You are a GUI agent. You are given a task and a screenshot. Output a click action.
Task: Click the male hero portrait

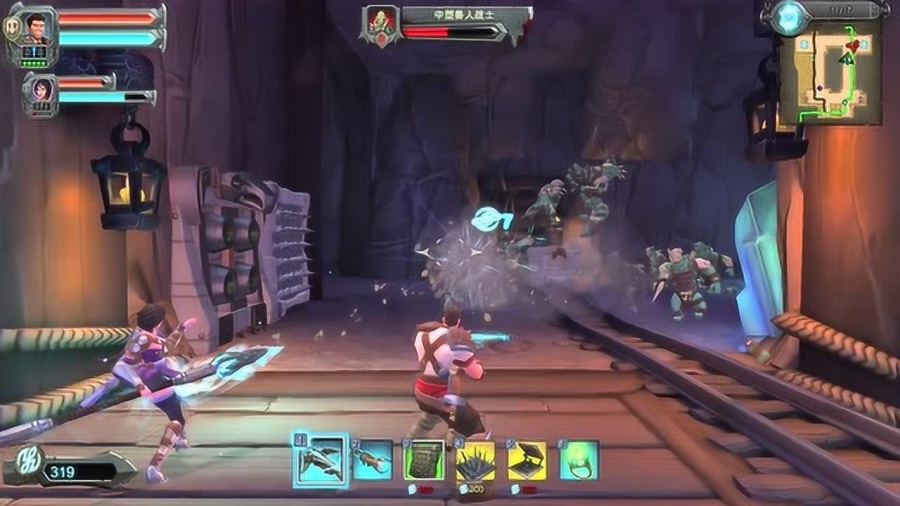(38, 28)
